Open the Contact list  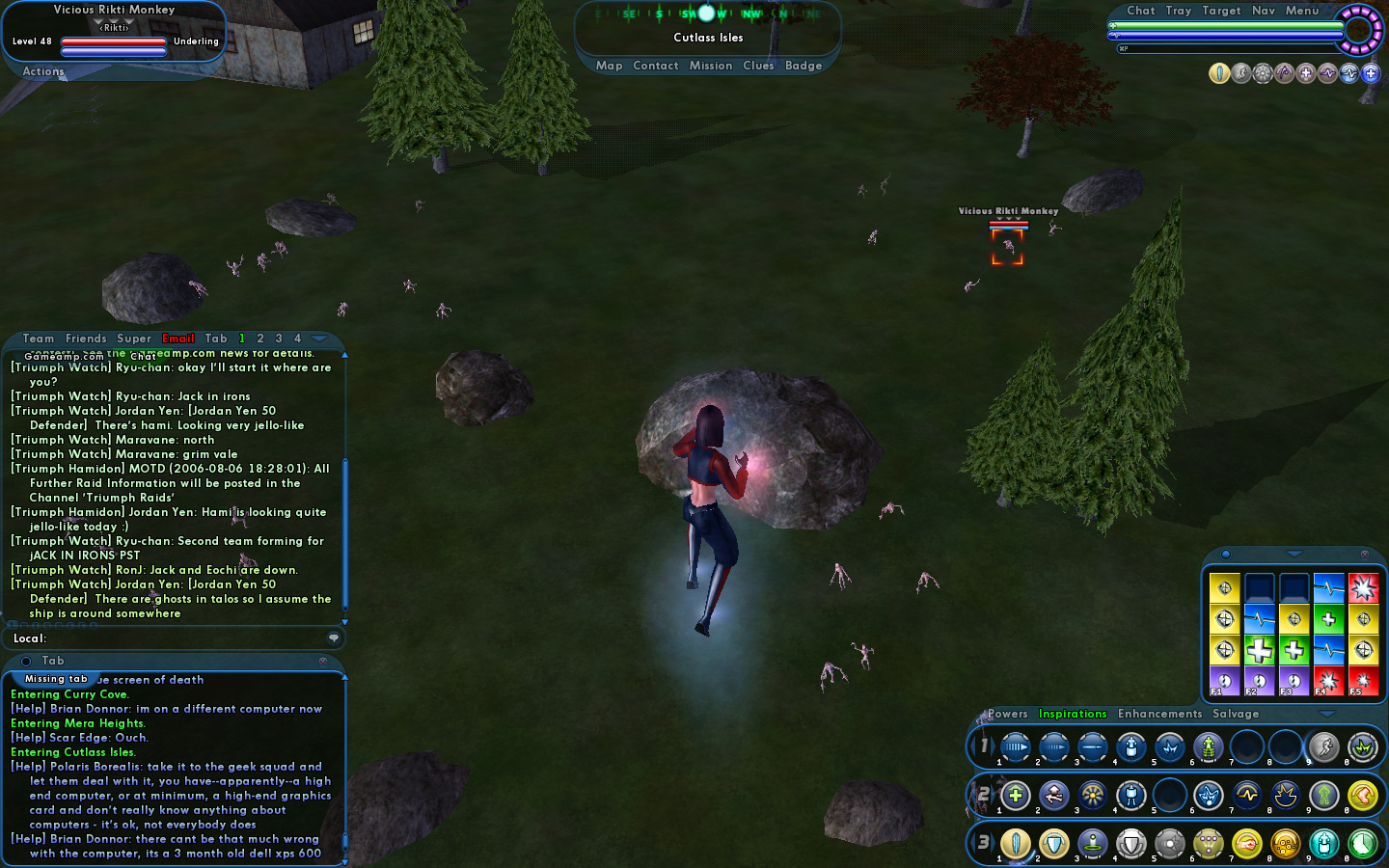pos(655,66)
